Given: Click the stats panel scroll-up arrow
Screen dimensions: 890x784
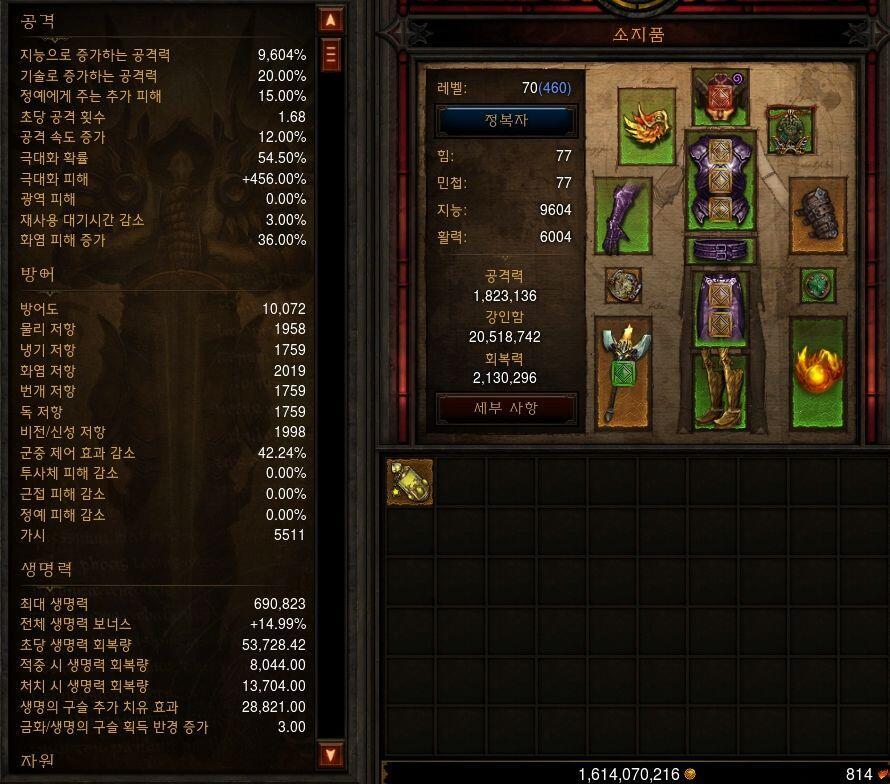Looking at the screenshot, I should (x=330, y=19).
